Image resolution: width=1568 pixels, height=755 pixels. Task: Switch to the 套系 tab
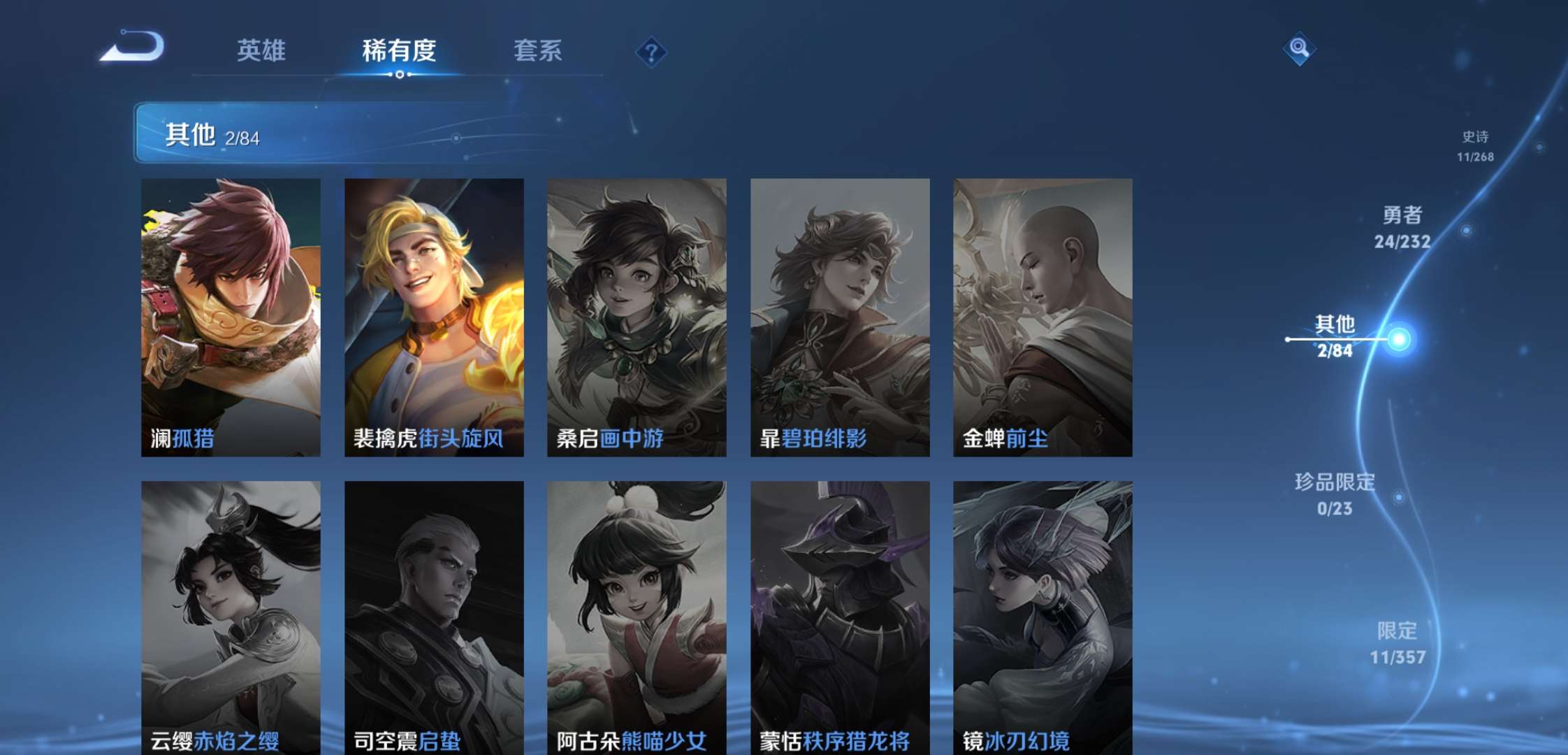click(x=539, y=51)
